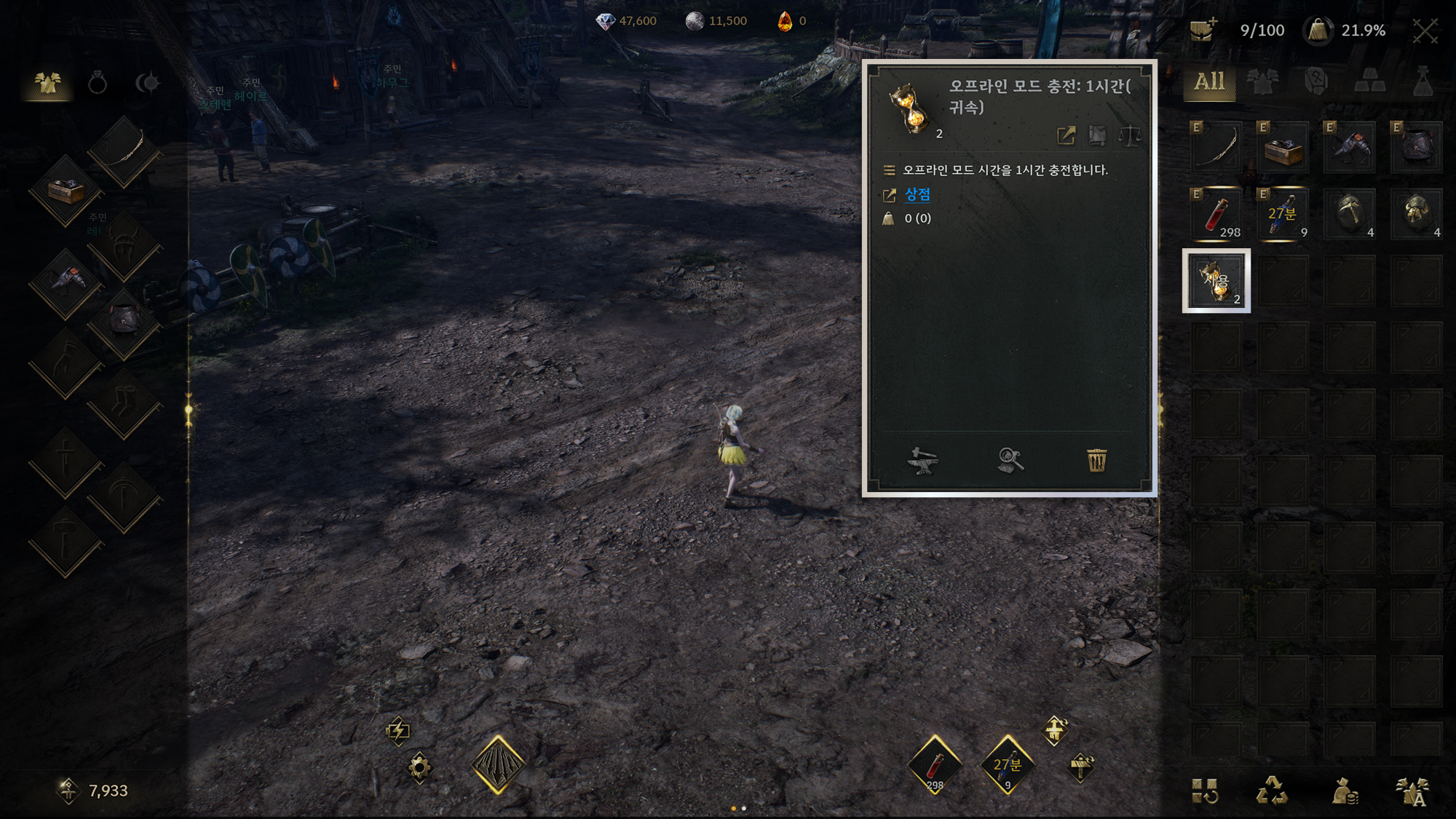Click the recycle arrows button

coord(1272,791)
